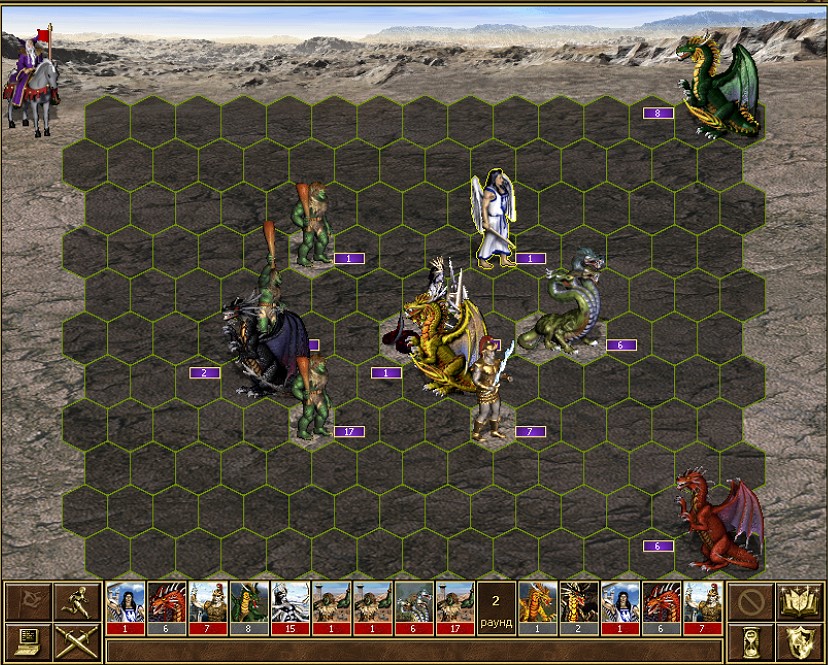Make the unit wait using the hourglass button
Screen dimensions: 828x665
tap(750, 641)
